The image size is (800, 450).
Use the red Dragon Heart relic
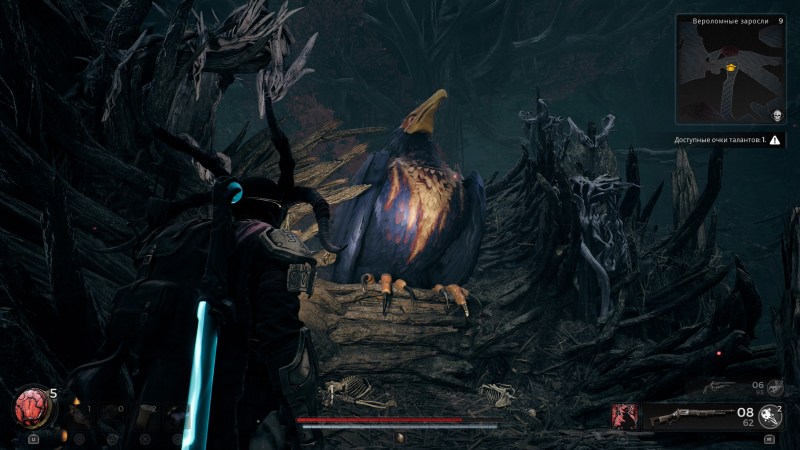point(31,406)
